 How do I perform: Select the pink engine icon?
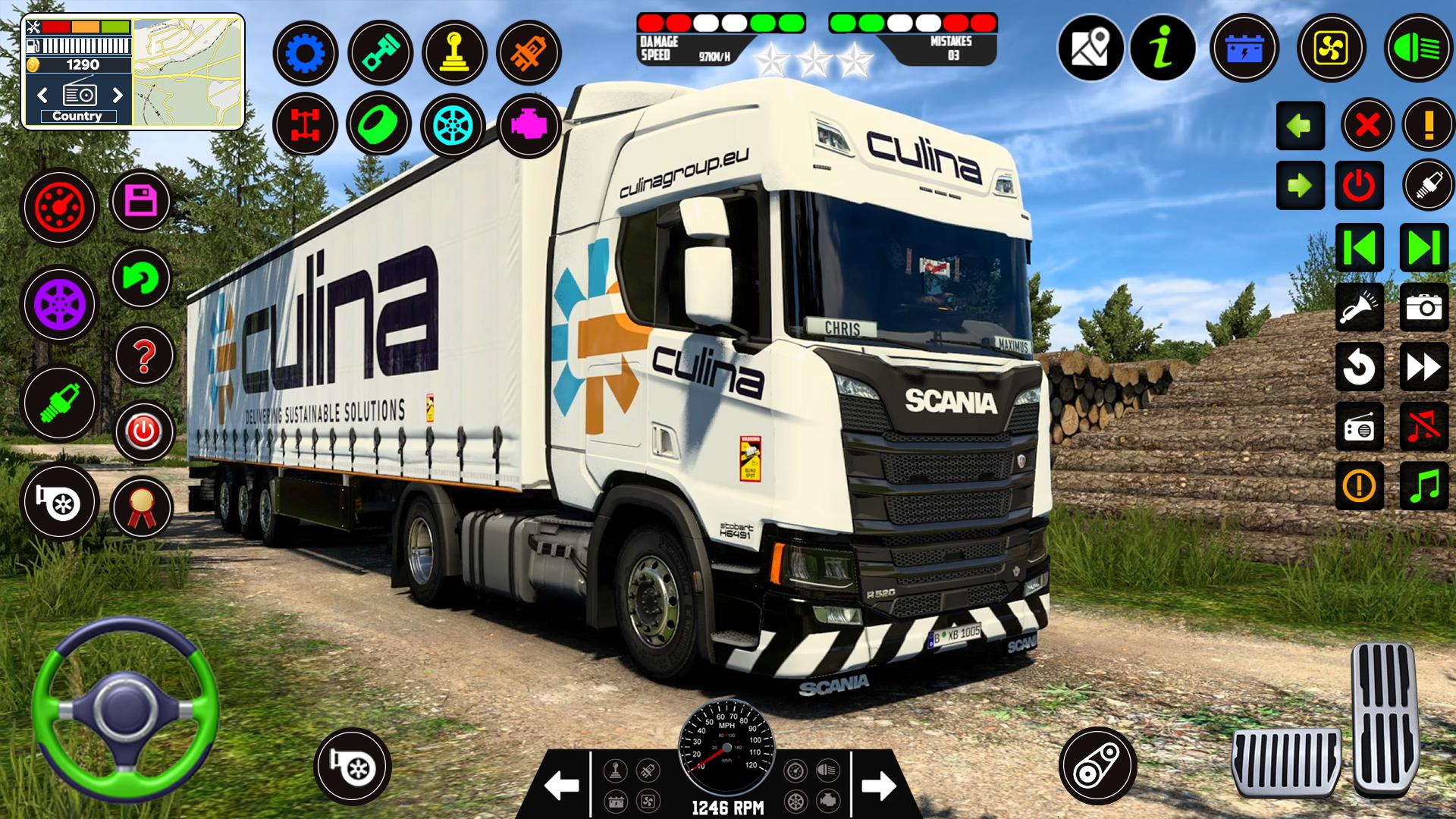tap(529, 126)
